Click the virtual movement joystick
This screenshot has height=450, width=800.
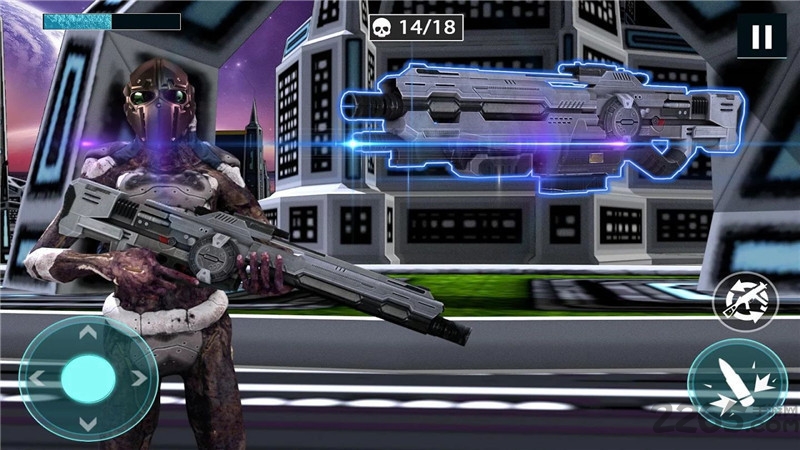(x=88, y=378)
